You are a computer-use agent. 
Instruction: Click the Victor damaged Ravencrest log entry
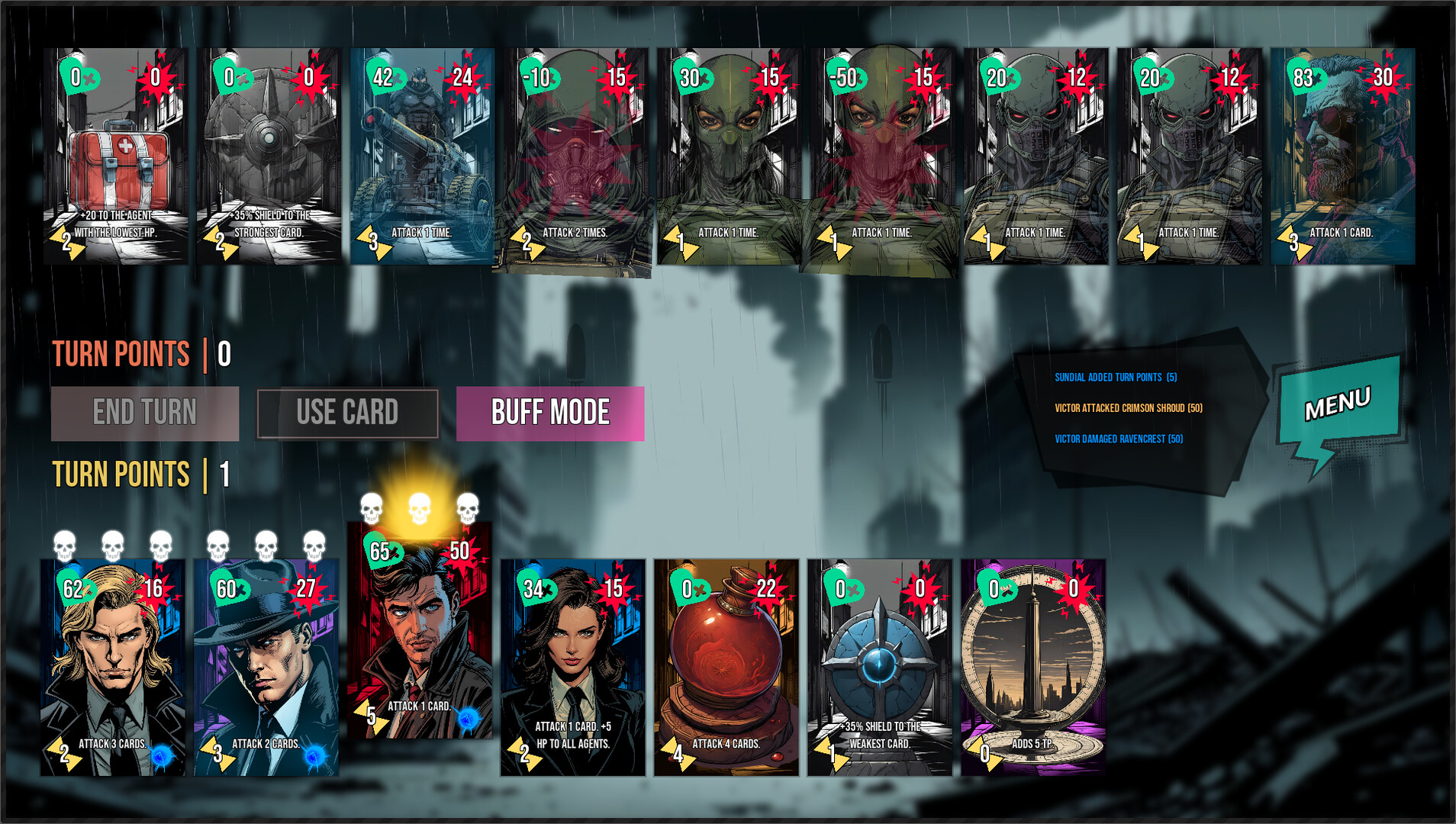tap(1118, 439)
